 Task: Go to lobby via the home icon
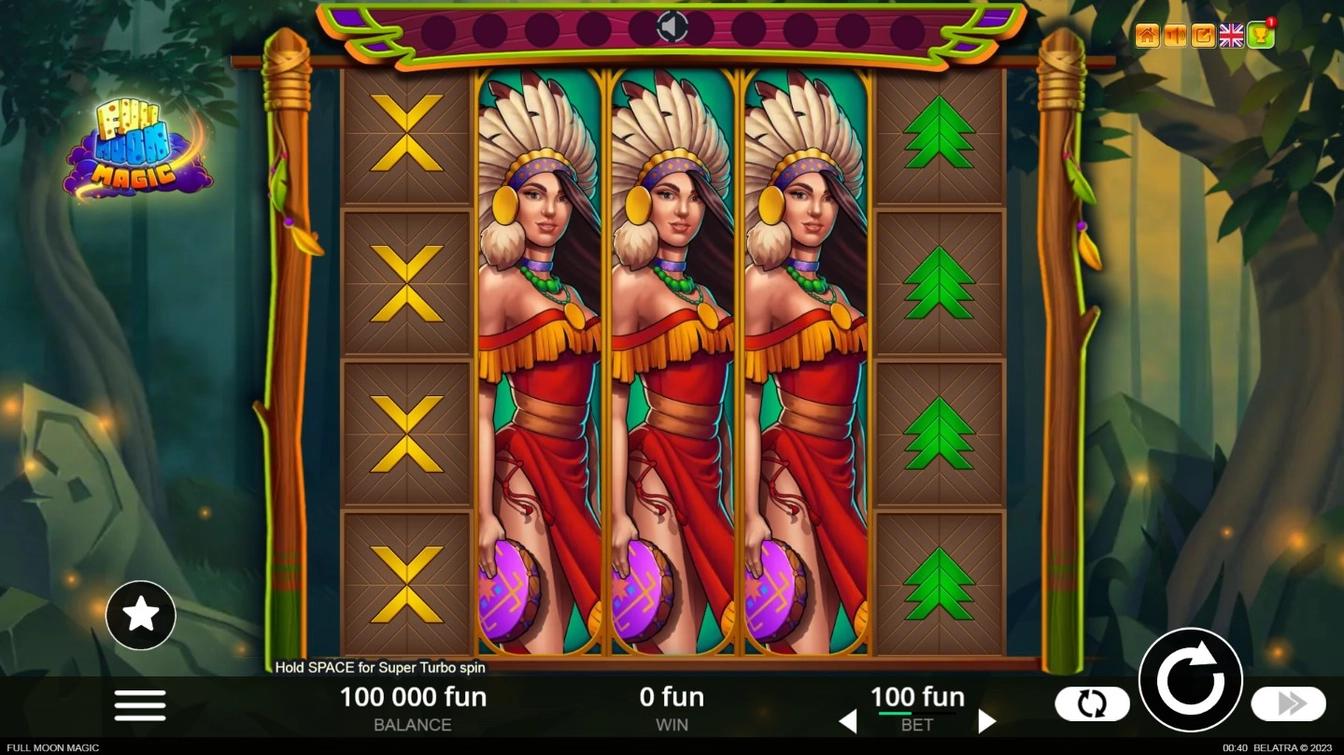1147,37
